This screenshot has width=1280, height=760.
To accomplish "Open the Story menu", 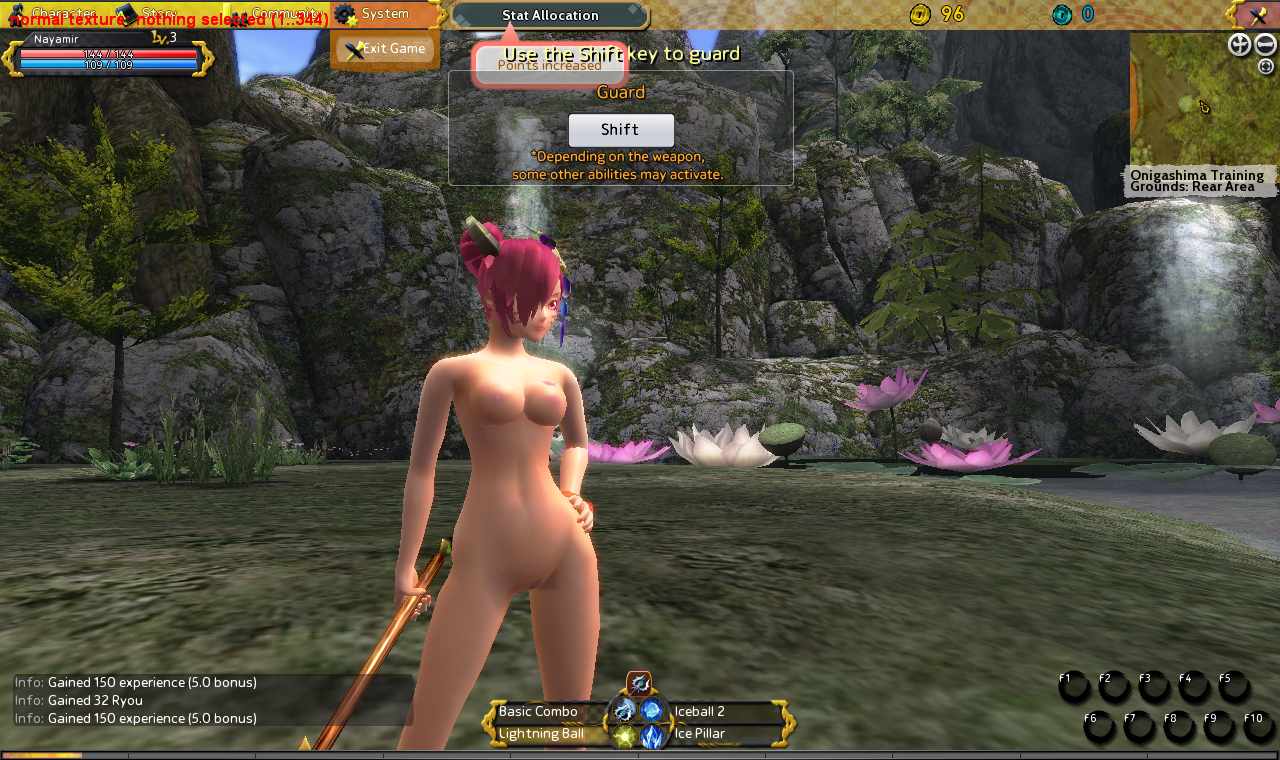I will (x=150, y=14).
